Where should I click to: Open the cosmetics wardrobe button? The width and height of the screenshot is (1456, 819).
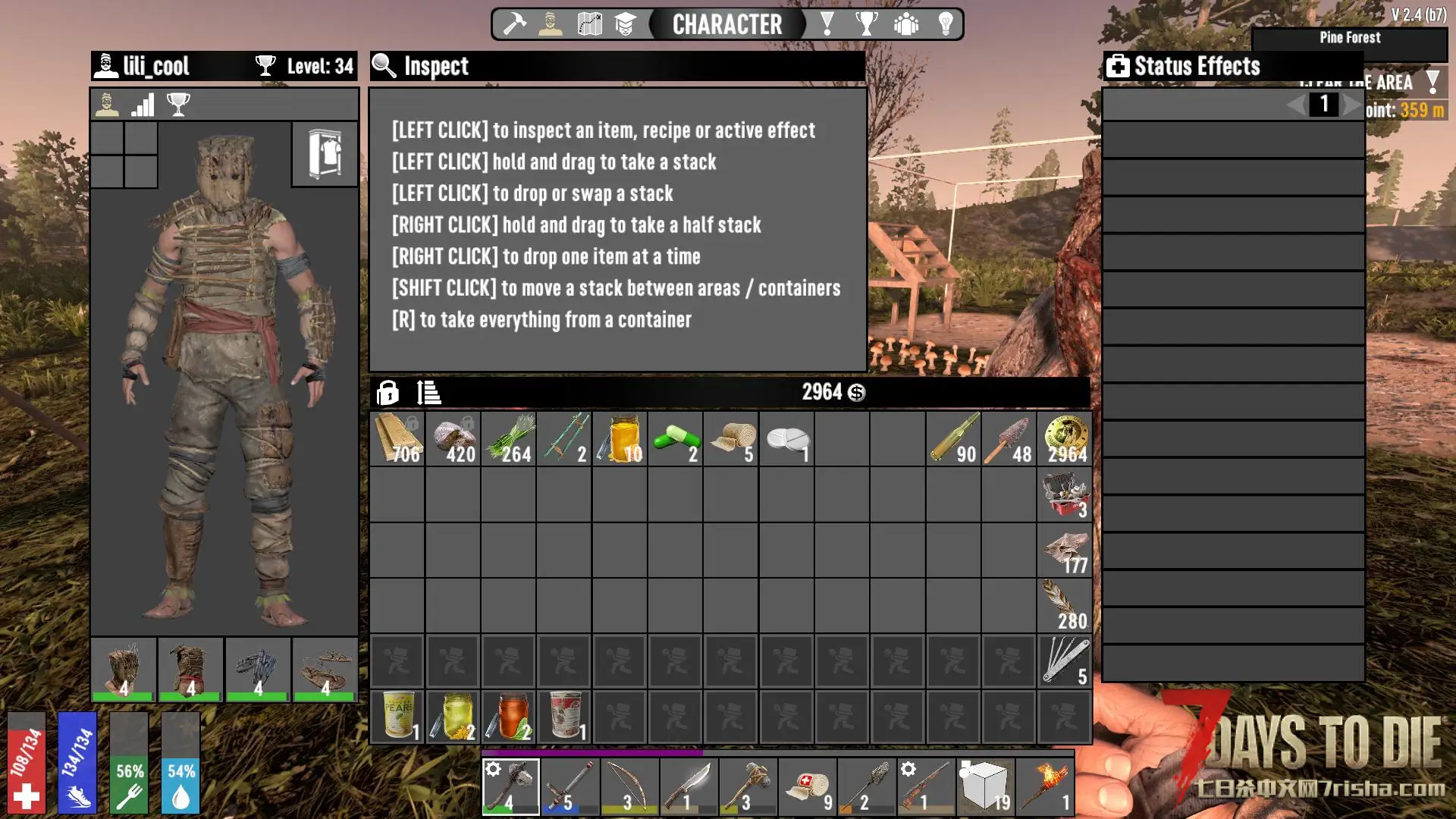(x=325, y=154)
